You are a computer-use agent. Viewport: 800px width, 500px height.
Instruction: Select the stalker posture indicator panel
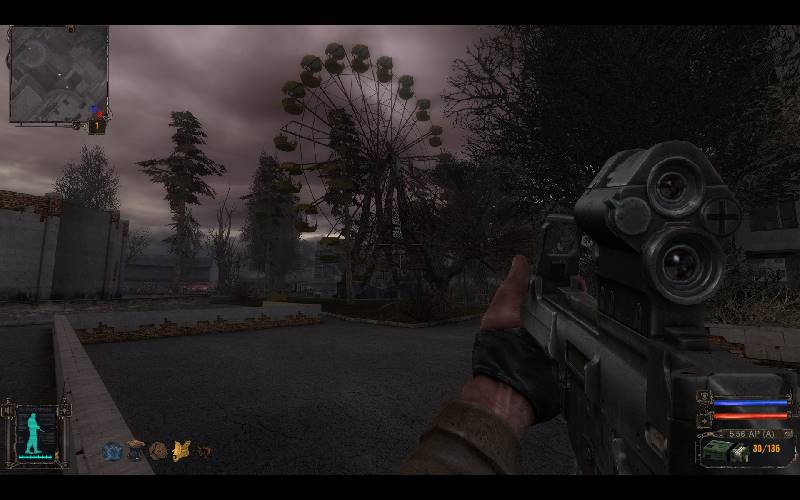tap(37, 434)
